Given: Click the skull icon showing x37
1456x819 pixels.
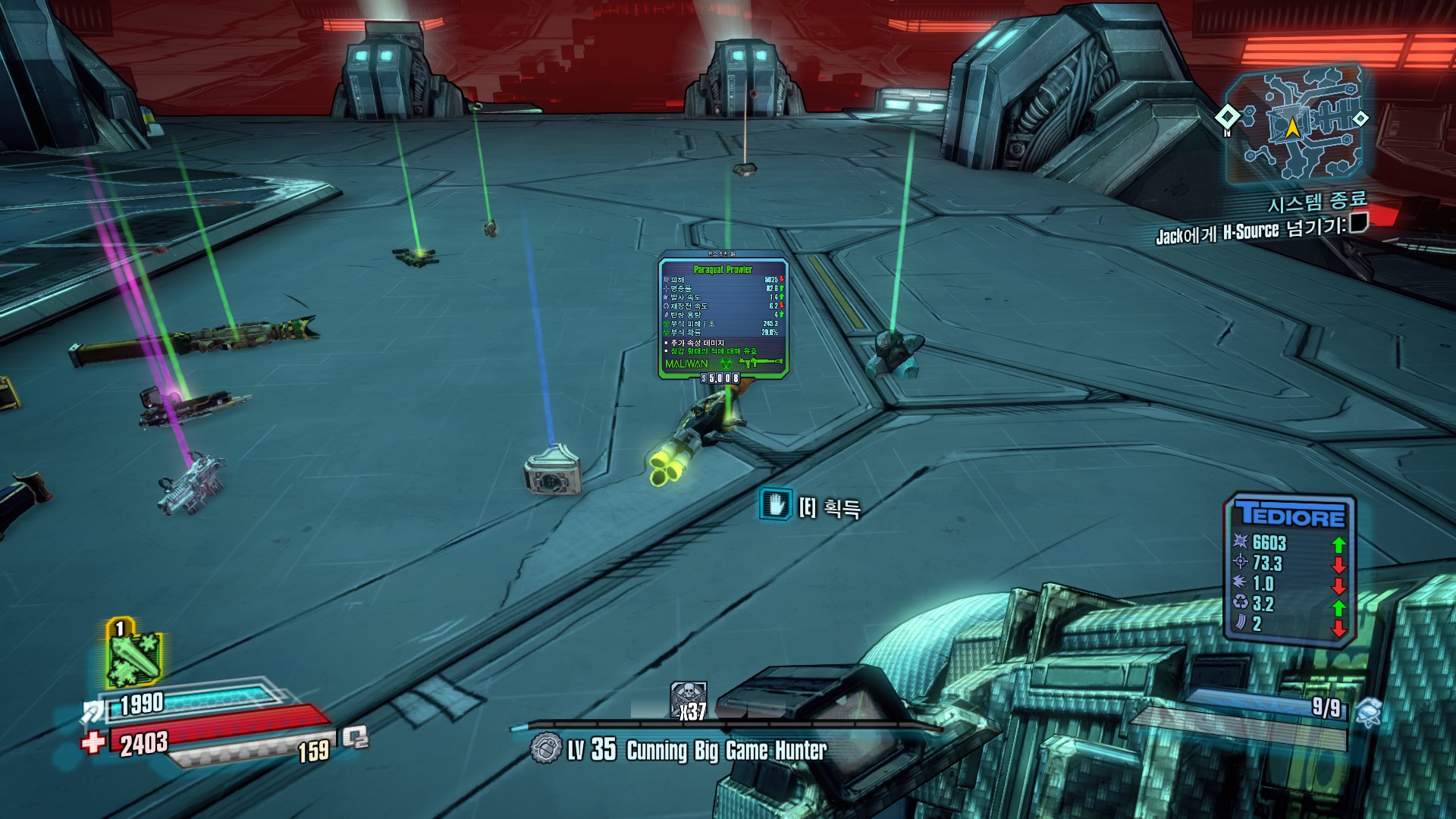Looking at the screenshot, I should pos(689,699).
